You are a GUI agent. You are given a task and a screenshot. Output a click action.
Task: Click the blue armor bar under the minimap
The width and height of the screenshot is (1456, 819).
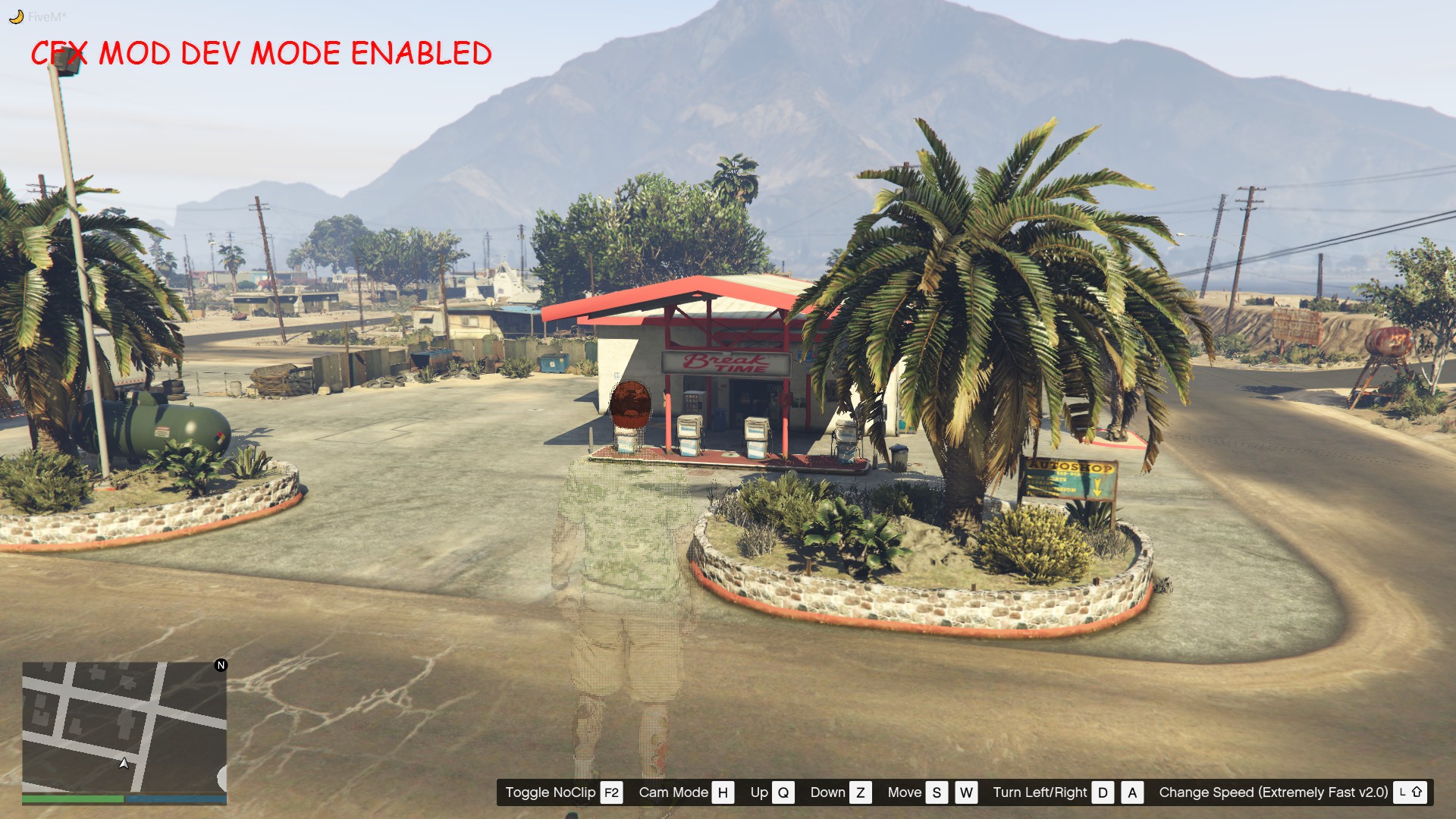coord(174,799)
